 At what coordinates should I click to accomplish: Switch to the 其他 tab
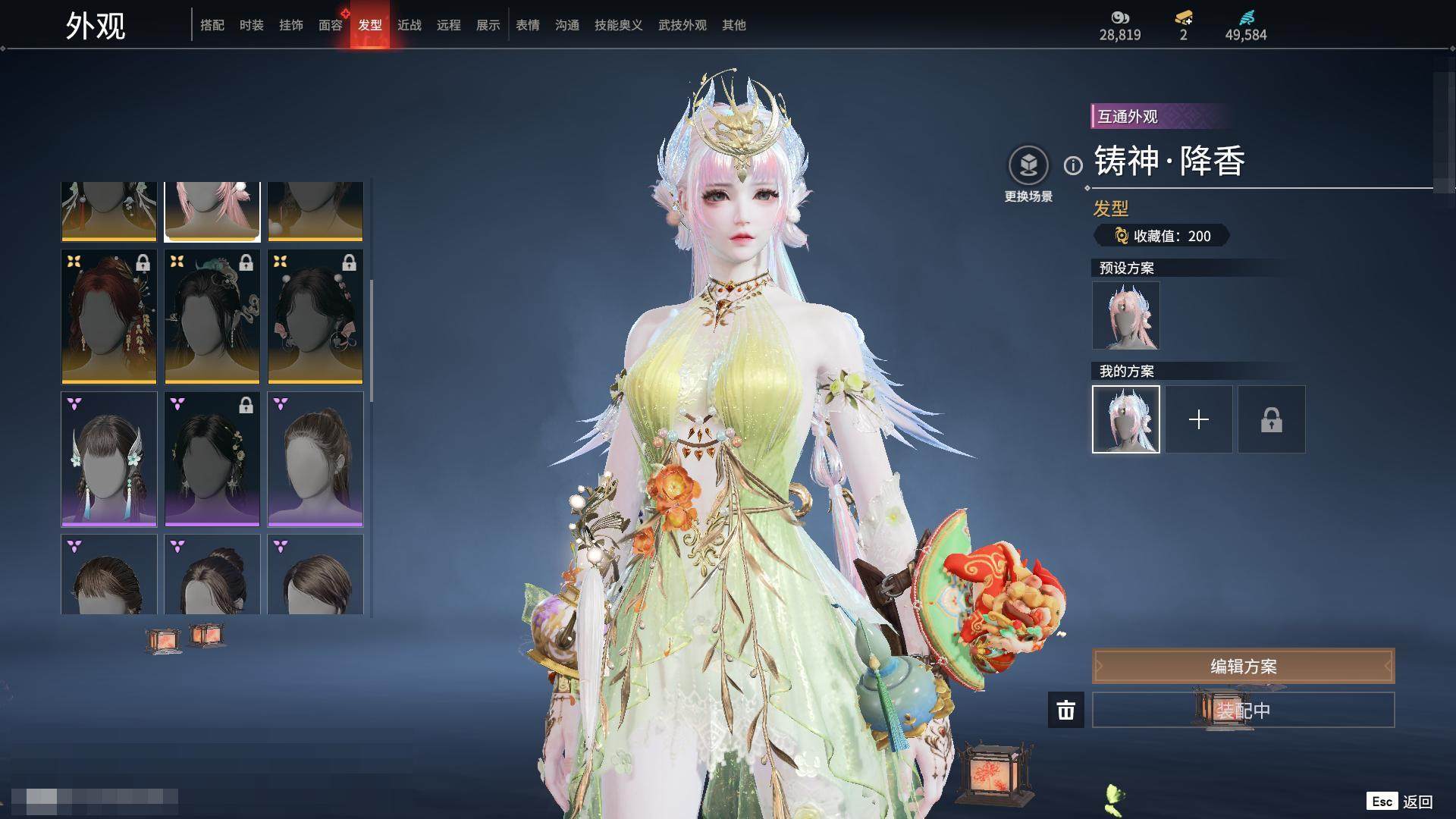pos(734,25)
